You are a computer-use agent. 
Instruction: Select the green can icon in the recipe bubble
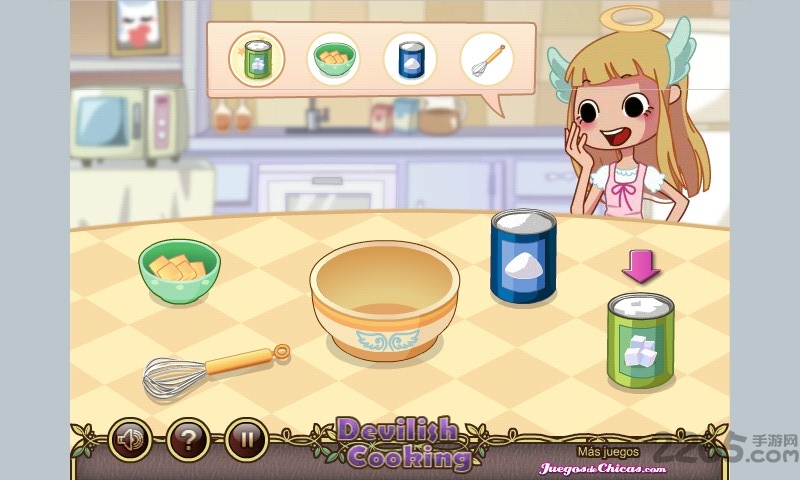[x=256, y=58]
